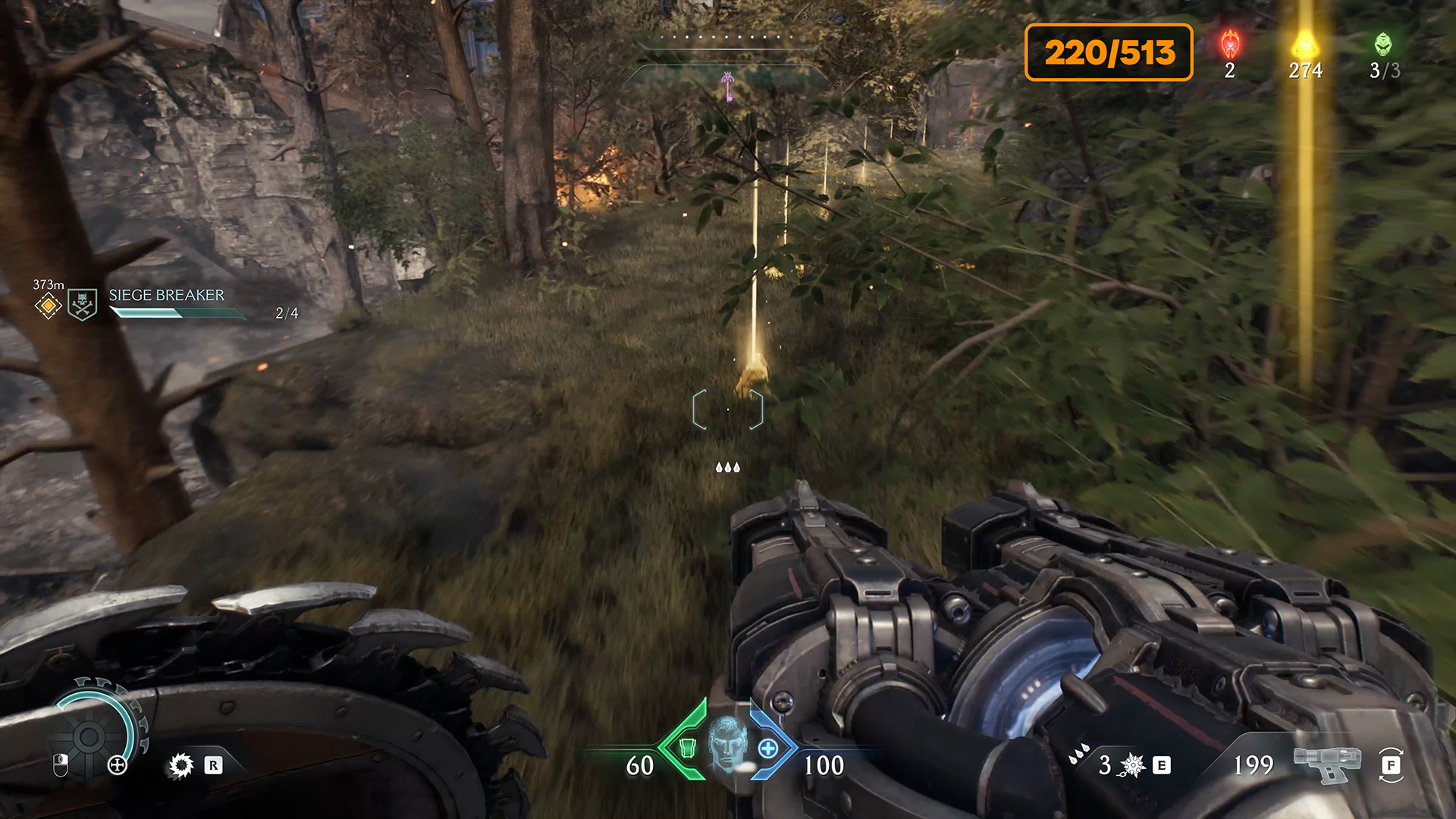Click the gold currency icon
1456x819 pixels.
[x=1305, y=44]
